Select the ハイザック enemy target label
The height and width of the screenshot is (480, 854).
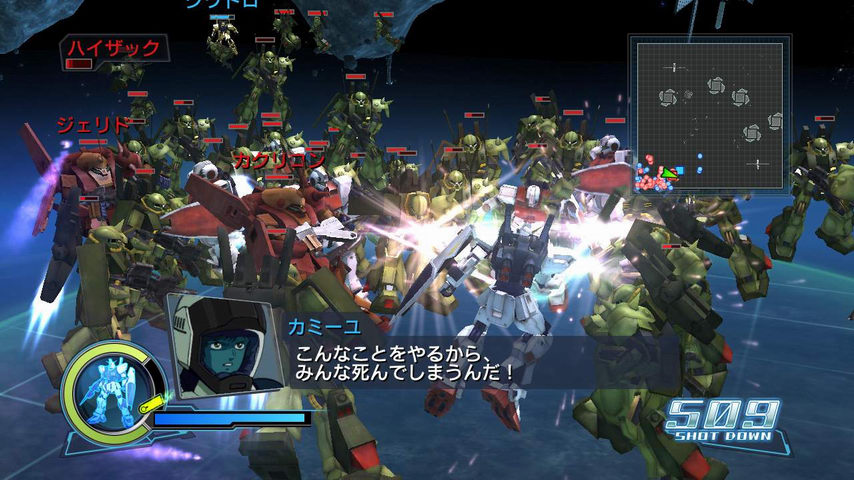point(113,48)
